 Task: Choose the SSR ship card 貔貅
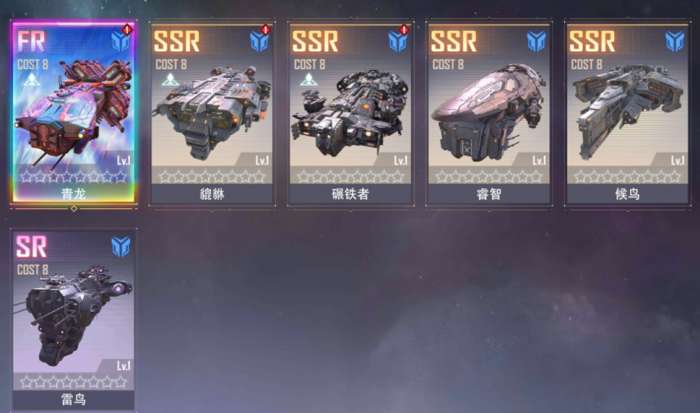[211, 112]
